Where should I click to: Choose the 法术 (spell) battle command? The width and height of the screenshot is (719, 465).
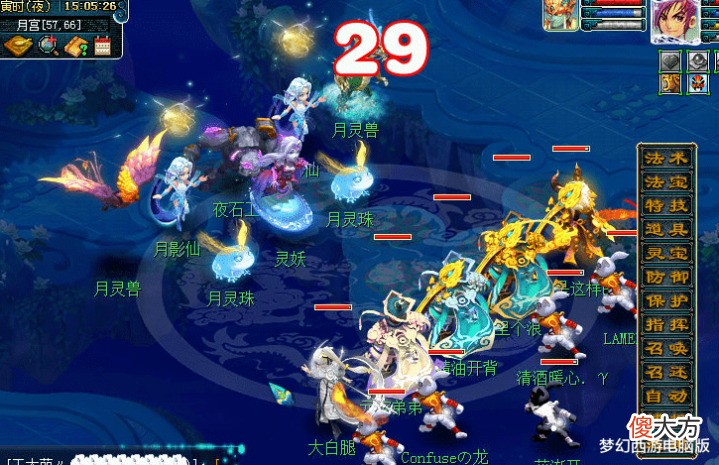[666, 159]
